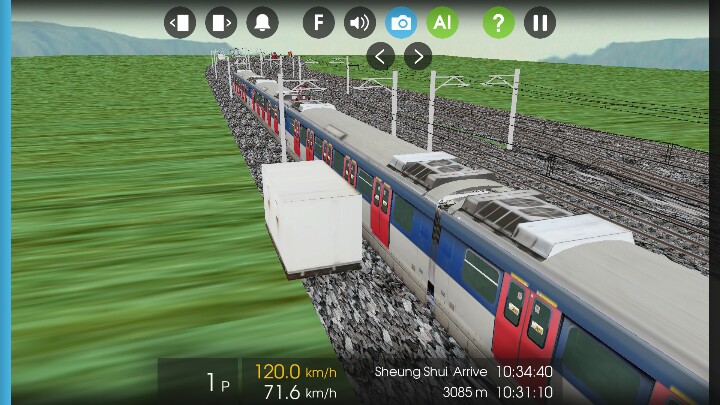This screenshot has width=720, height=405.
Task: Pause the game
Action: click(540, 22)
